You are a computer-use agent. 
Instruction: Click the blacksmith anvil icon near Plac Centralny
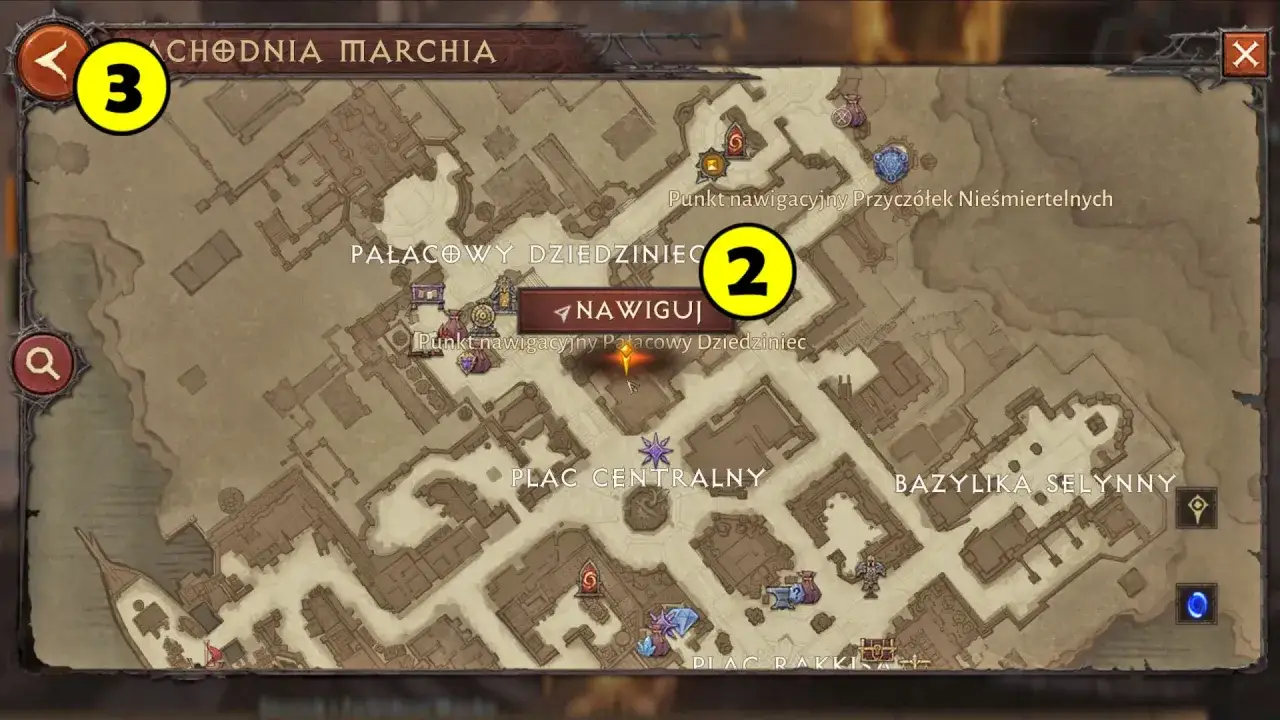pyautogui.click(x=780, y=596)
